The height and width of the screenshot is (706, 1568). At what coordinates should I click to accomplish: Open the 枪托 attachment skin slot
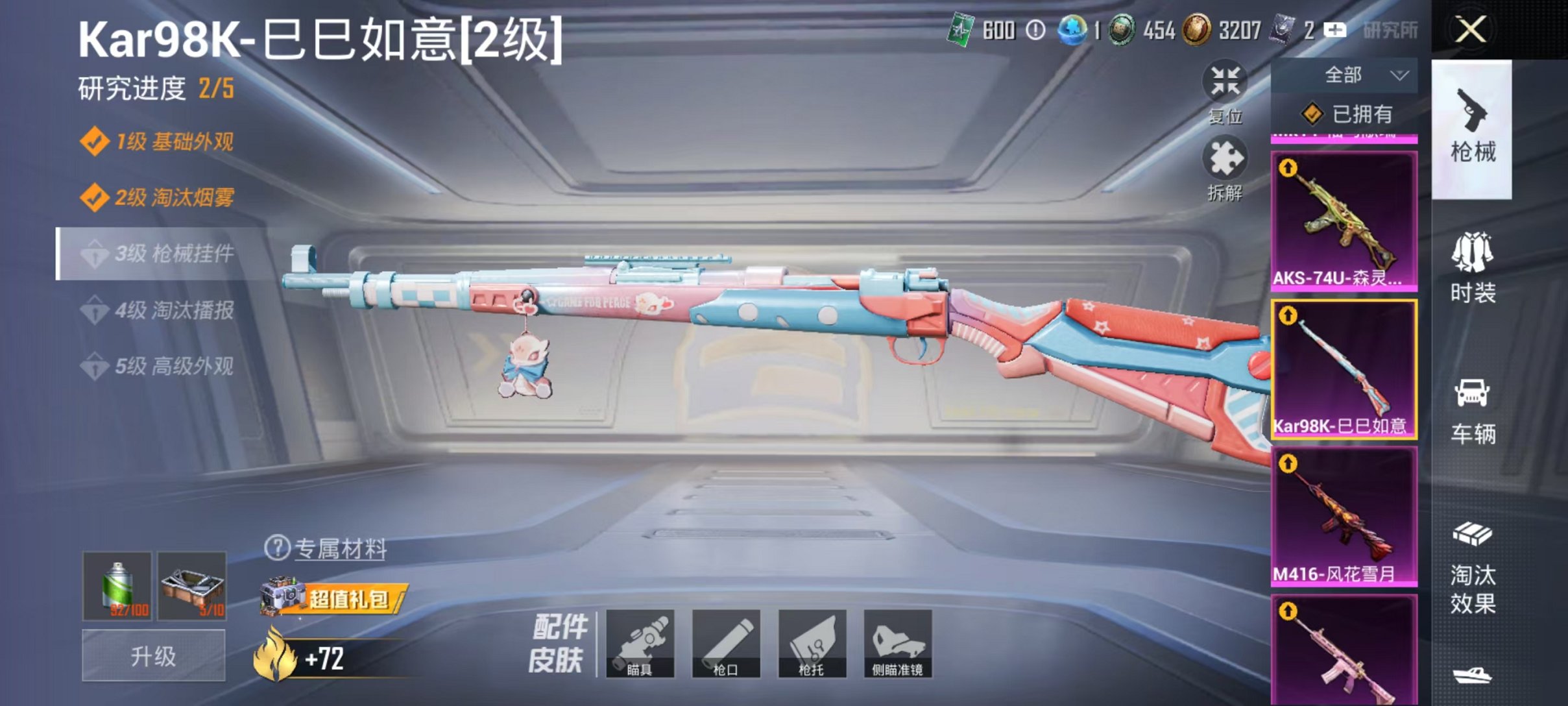click(x=814, y=644)
